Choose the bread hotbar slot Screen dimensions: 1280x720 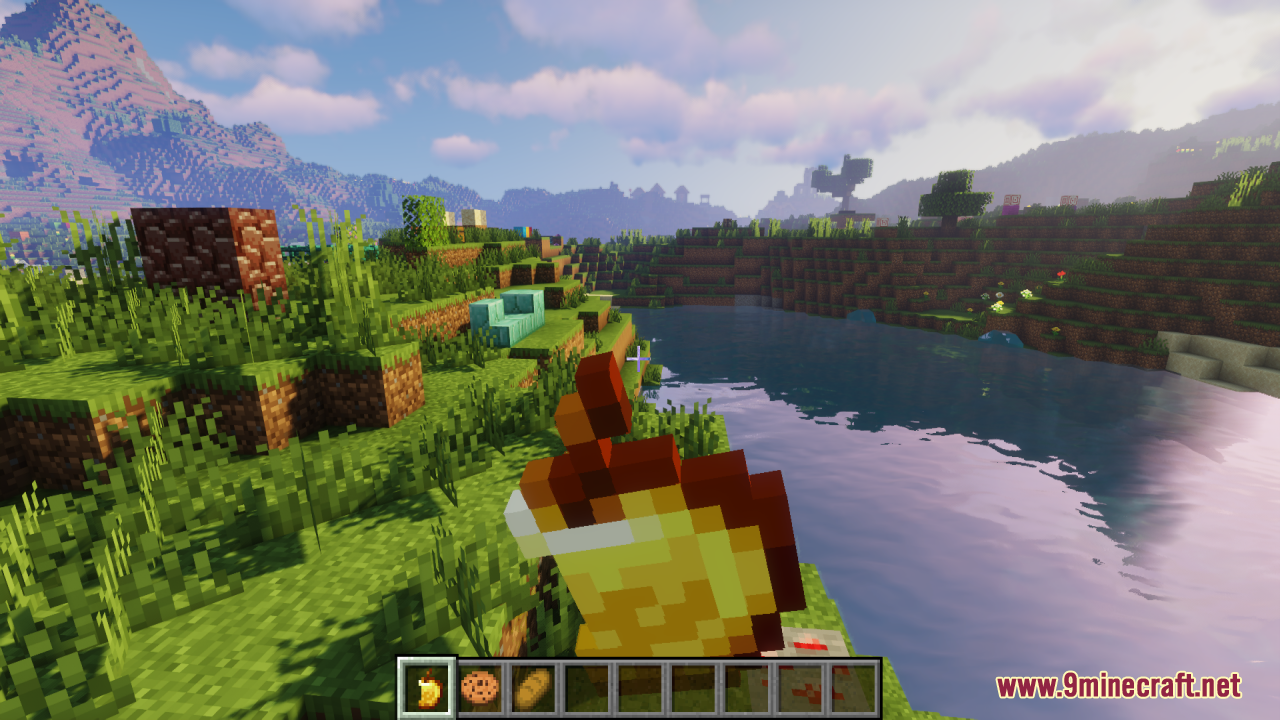tap(532, 688)
